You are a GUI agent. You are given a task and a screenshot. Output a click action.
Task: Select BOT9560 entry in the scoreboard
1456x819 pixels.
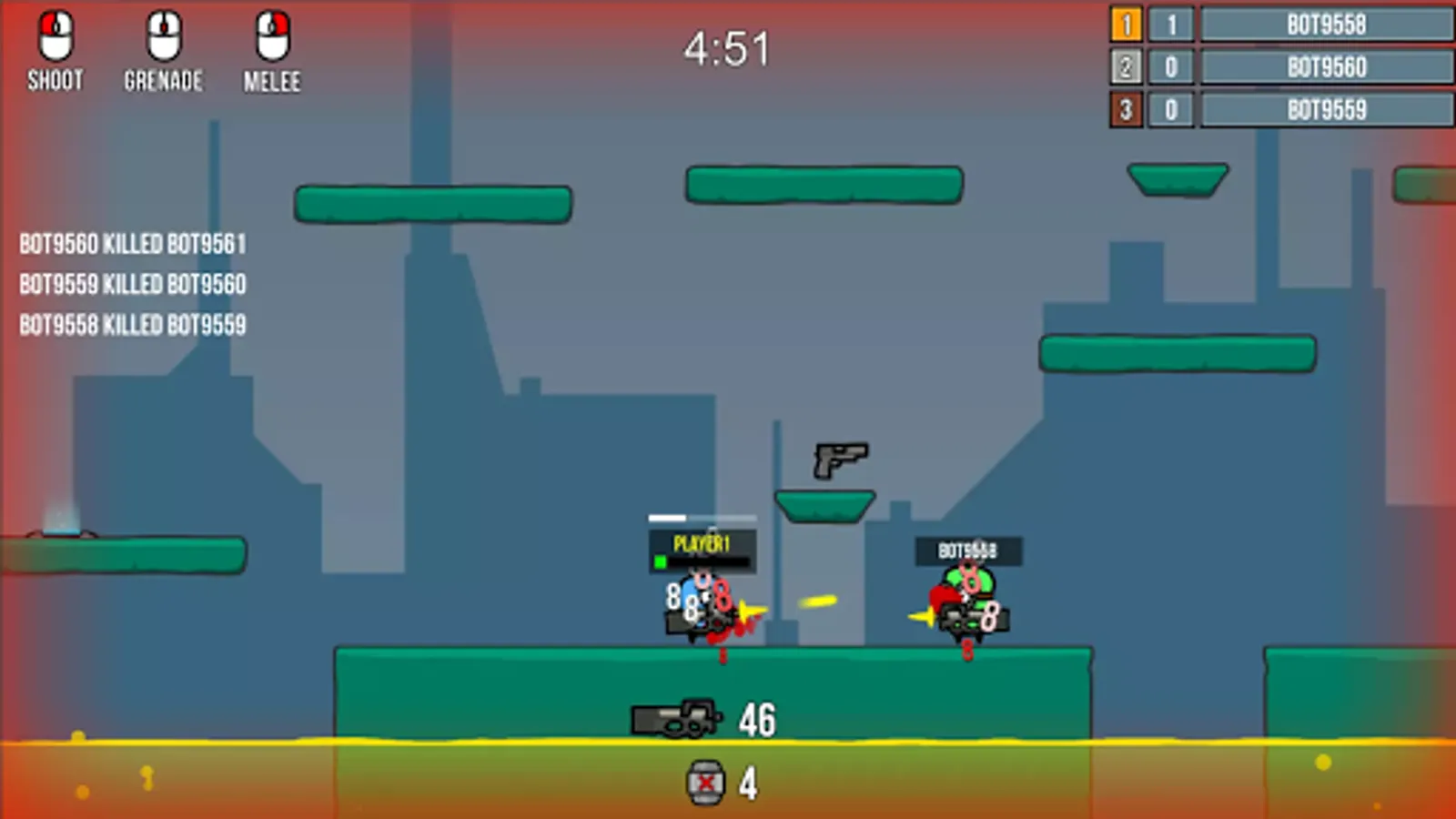[1325, 67]
